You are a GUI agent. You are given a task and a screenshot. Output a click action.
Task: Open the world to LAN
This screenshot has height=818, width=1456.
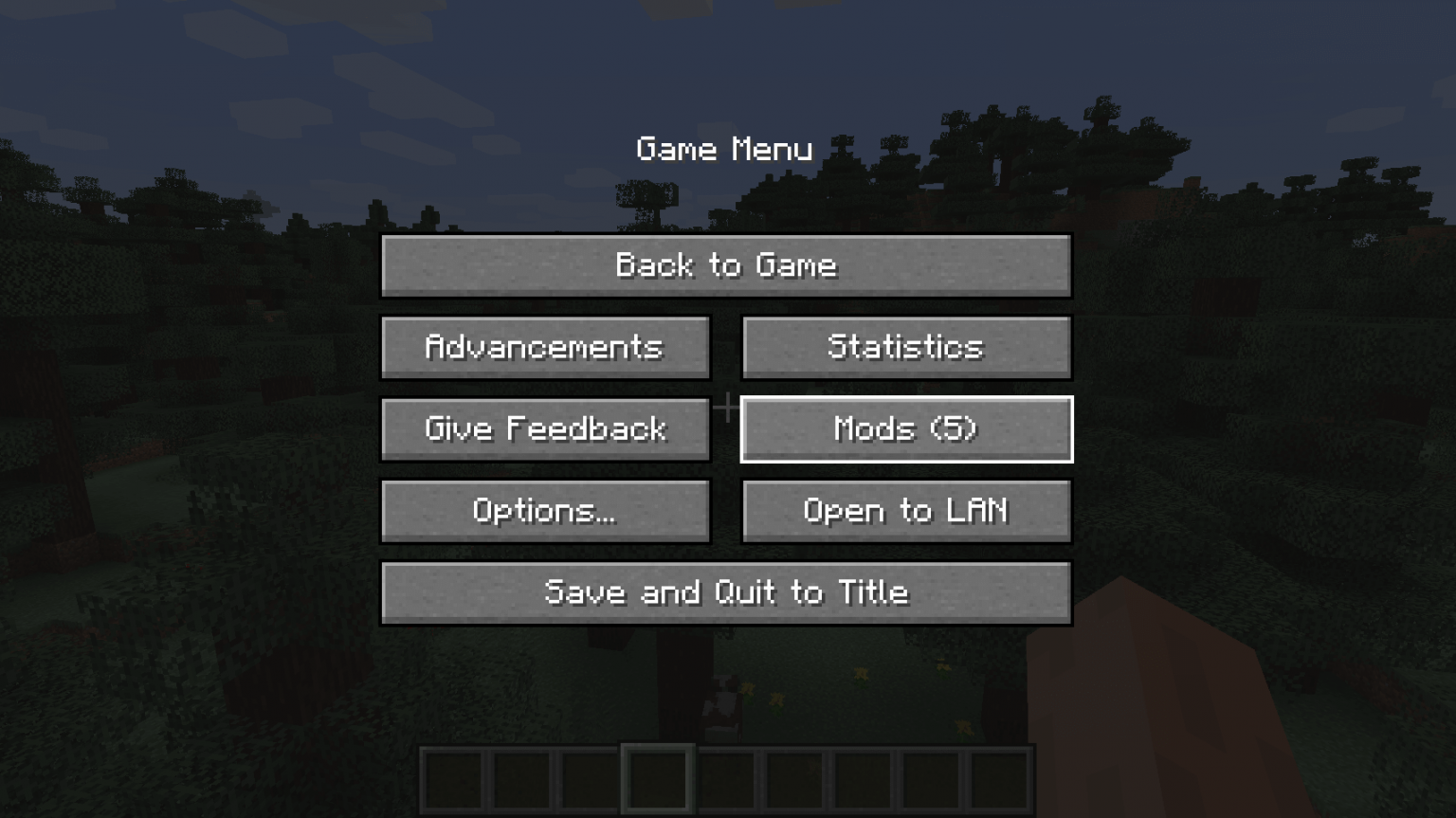[905, 511]
